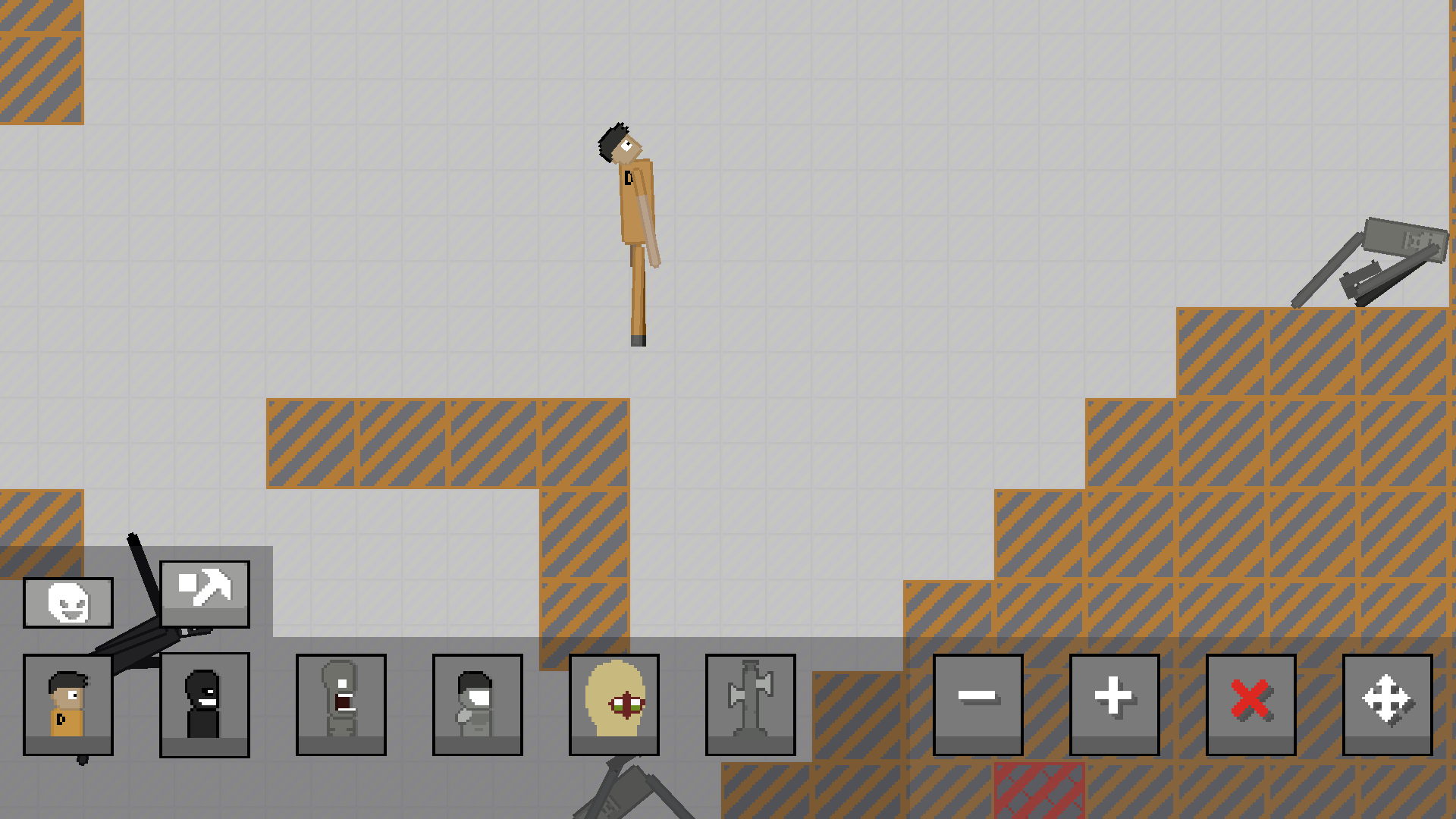Screen dimensions: 1456x819
Task: Select the pickaxe build tool
Action: pyautogui.click(x=205, y=595)
